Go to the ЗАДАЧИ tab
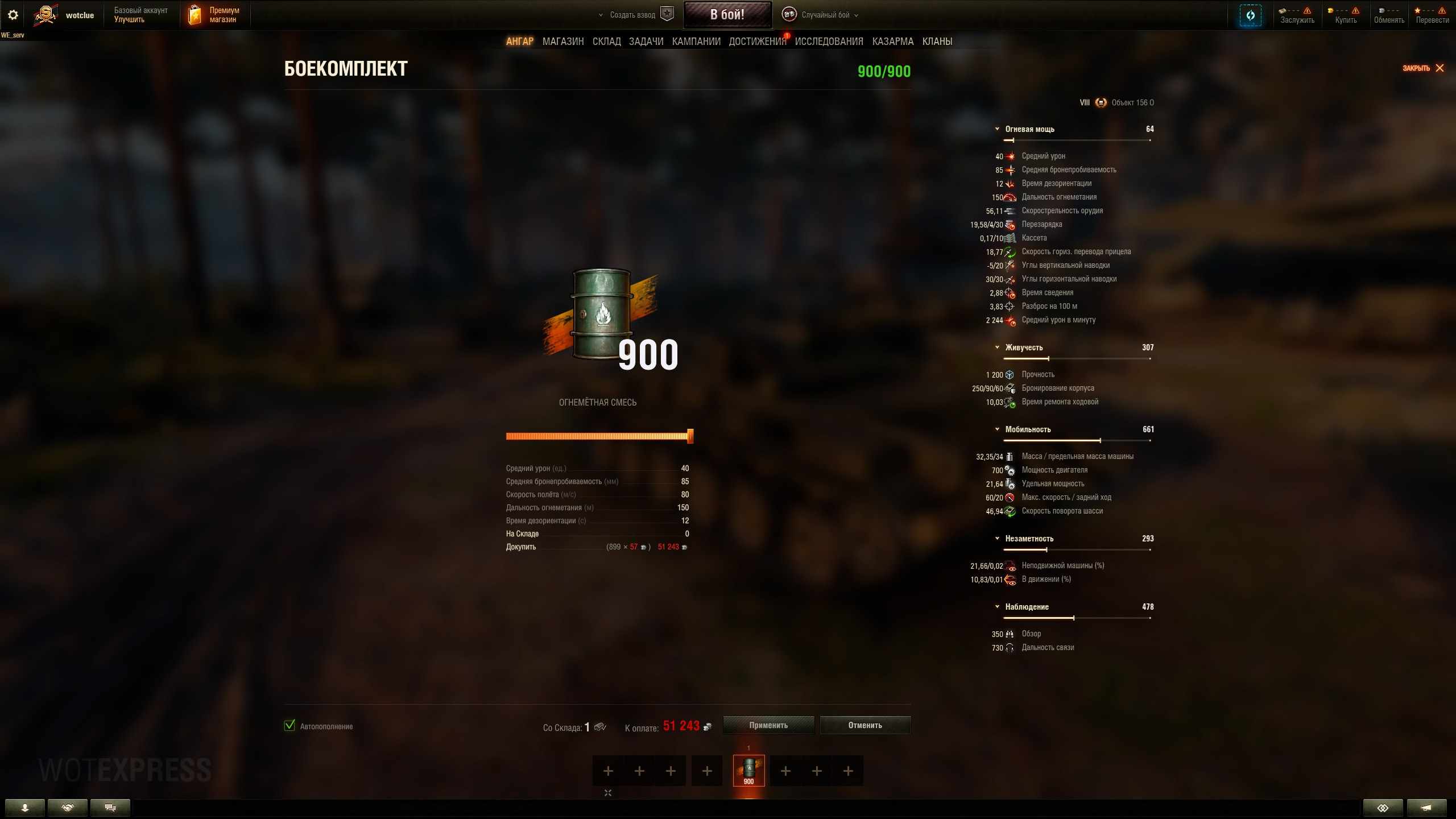 click(x=646, y=42)
